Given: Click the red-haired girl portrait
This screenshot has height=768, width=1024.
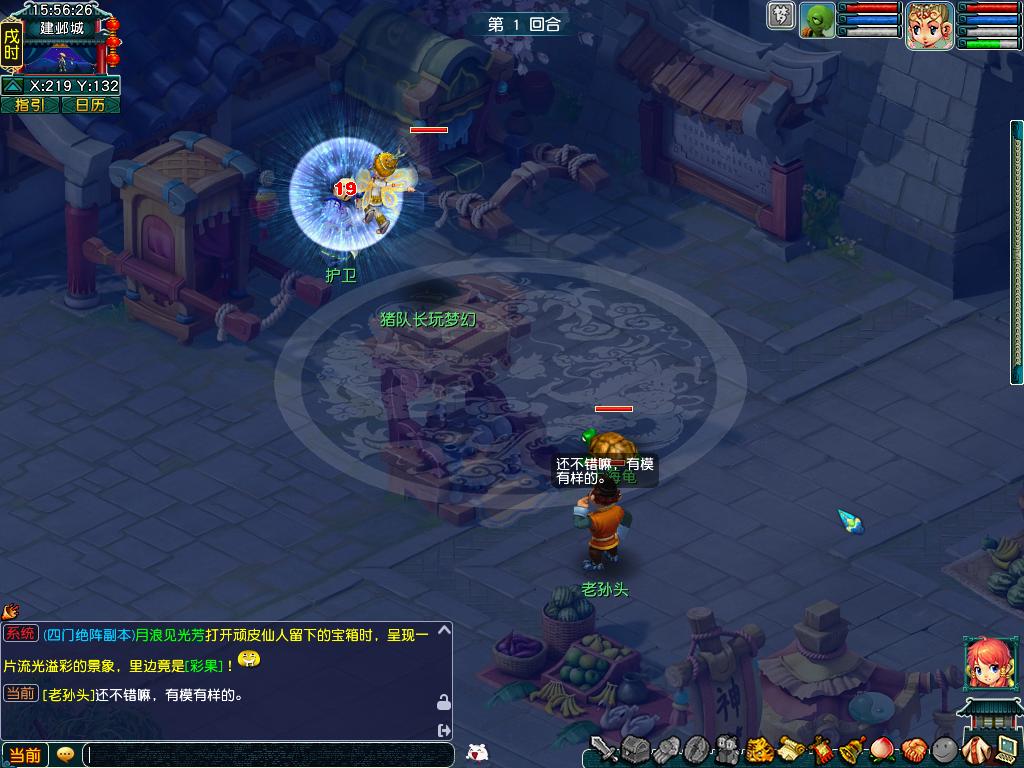Looking at the screenshot, I should (x=983, y=663).
